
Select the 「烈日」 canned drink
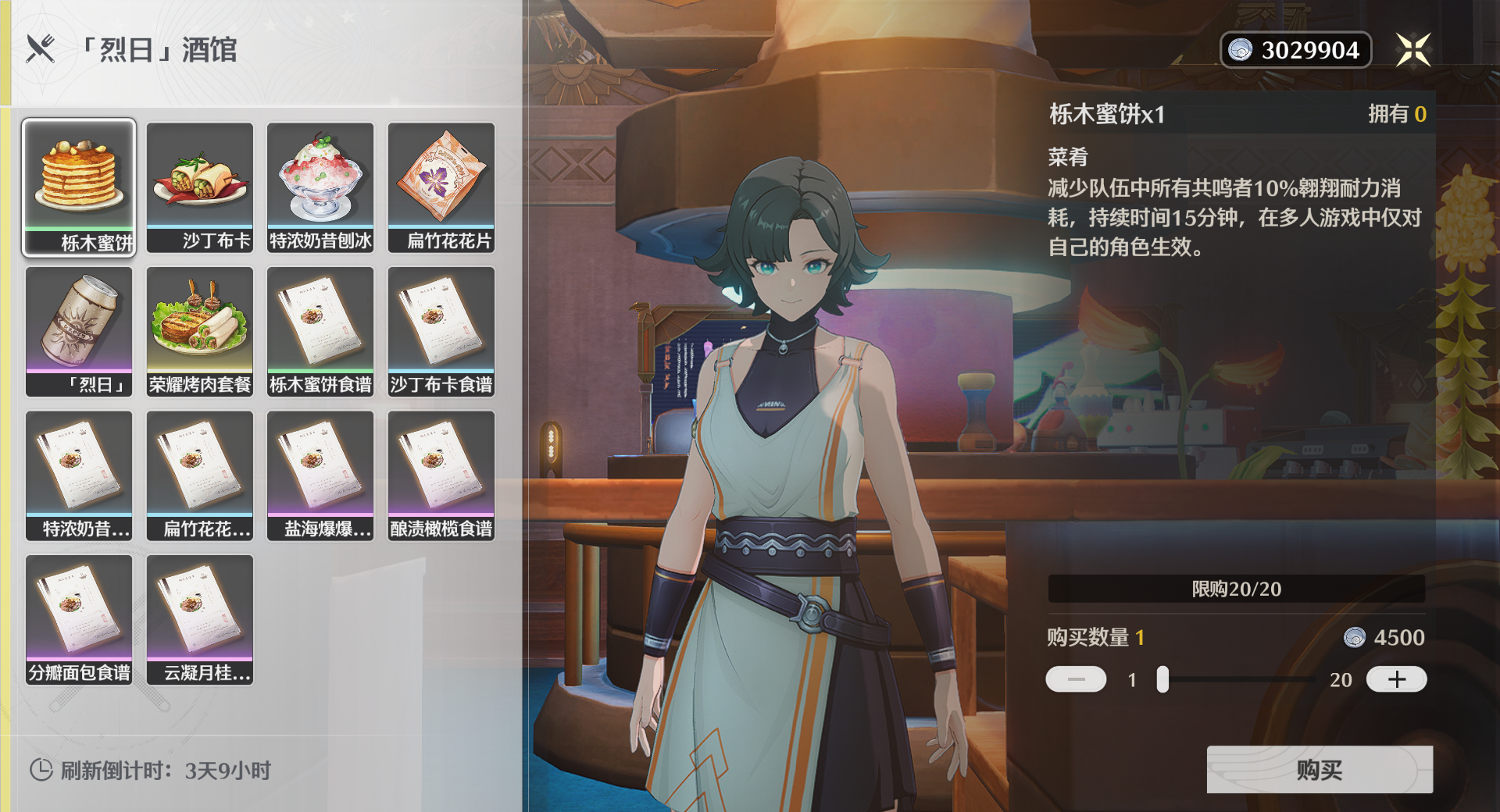pyautogui.click(x=79, y=331)
